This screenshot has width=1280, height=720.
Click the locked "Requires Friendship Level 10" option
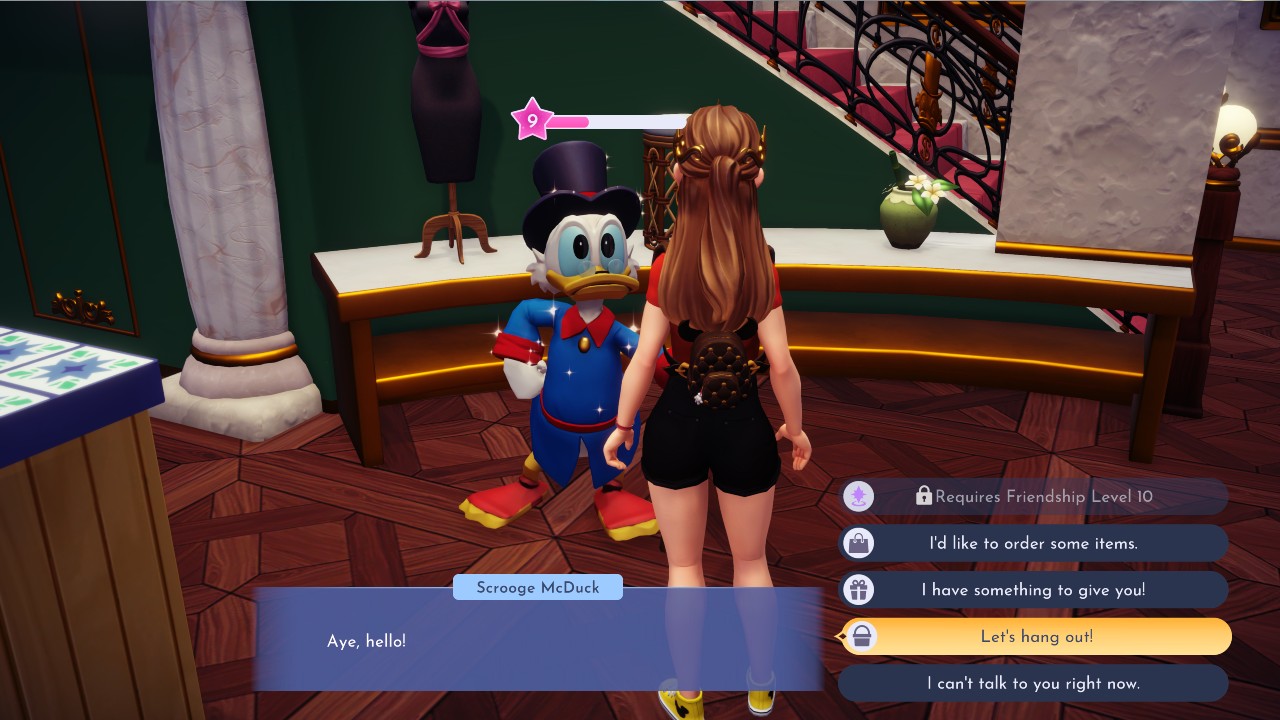[x=1033, y=496]
